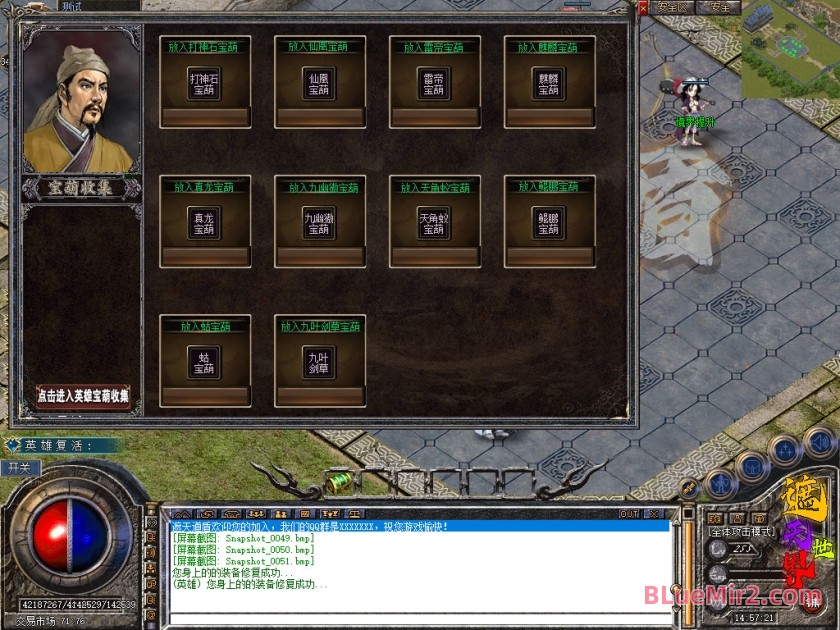This screenshot has width=840, height=630.
Task: Select the 麒麟宝葫 slot
Action: point(548,83)
